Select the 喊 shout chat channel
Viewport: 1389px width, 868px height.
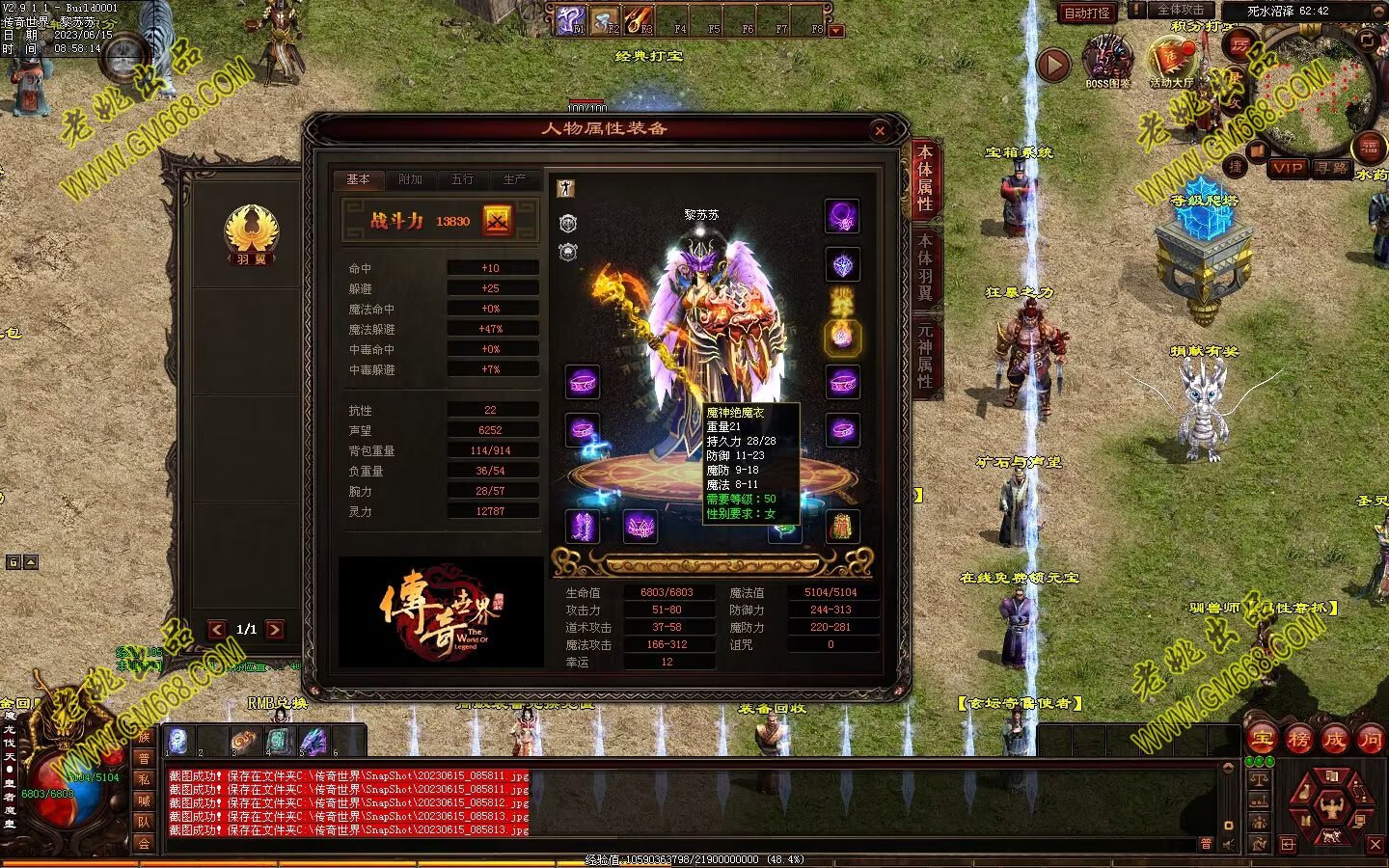coord(144,800)
